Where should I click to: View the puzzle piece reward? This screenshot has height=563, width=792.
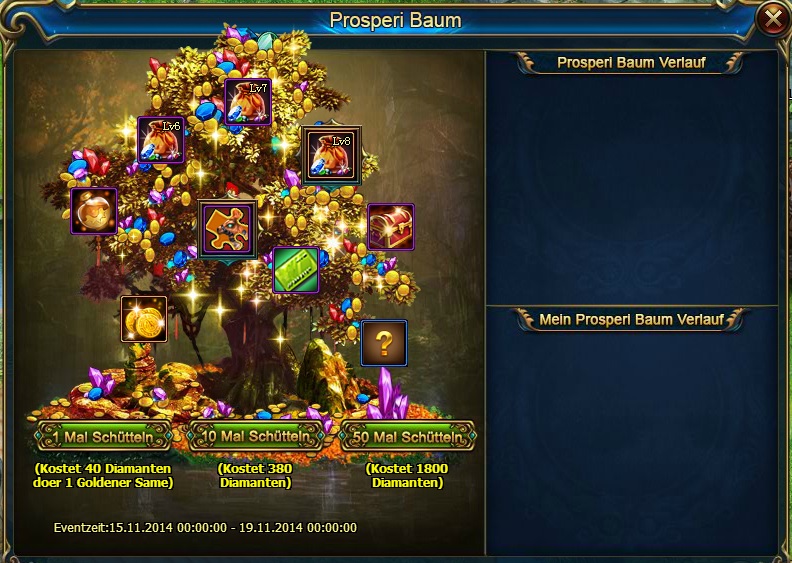click(x=227, y=229)
